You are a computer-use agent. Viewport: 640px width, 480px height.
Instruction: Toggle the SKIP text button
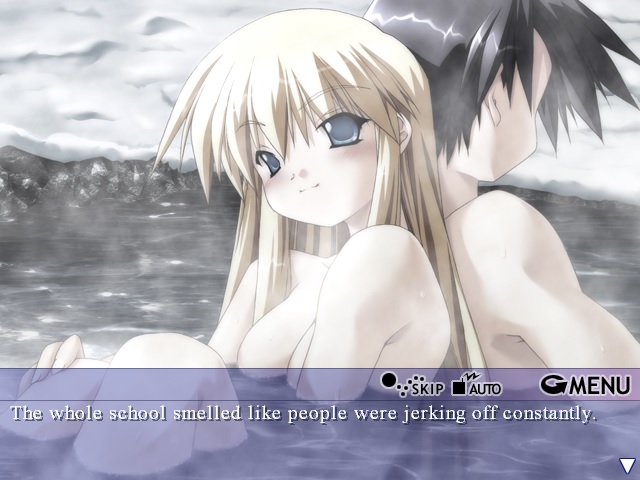(x=411, y=385)
